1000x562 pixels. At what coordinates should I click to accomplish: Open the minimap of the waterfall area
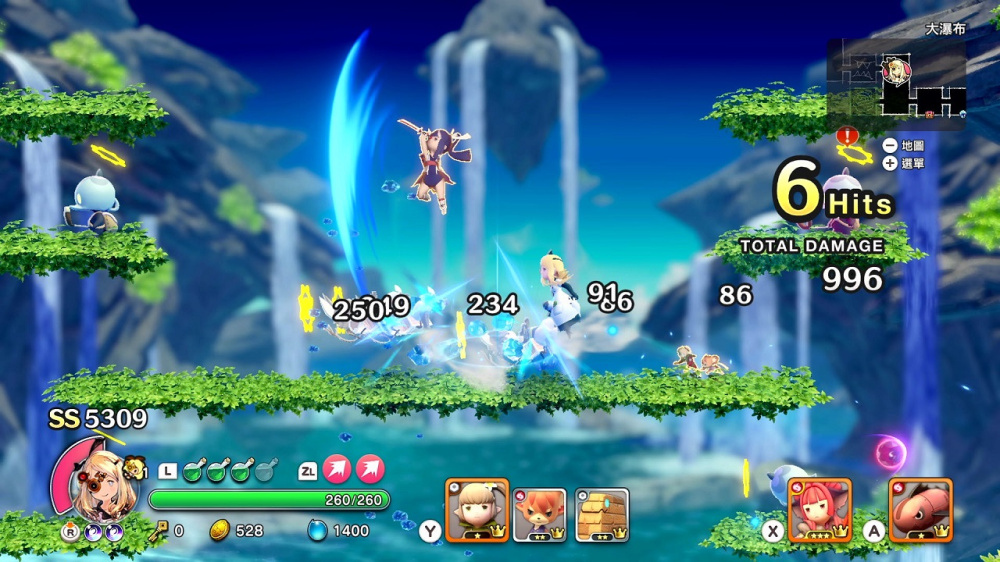point(897,84)
